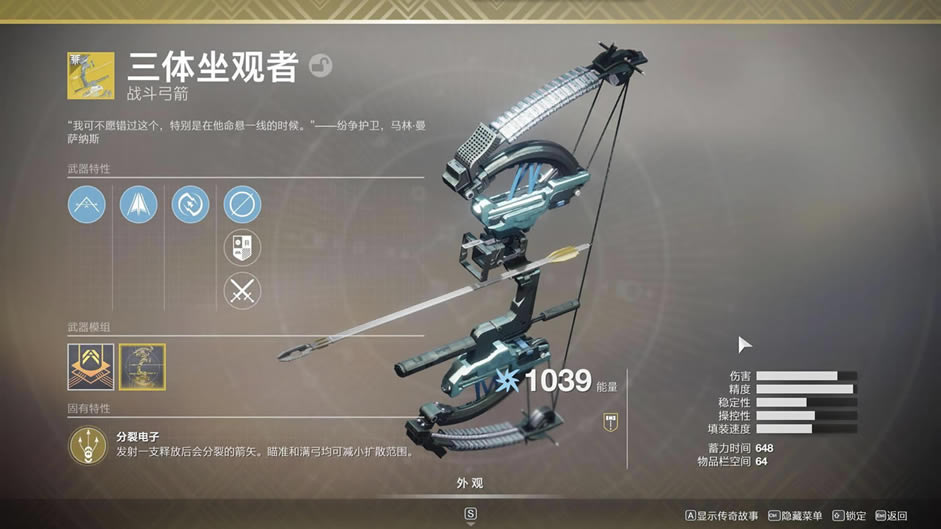Image resolution: width=941 pixels, height=529 pixels.
Task: Open the chevron weapon mod slot
Action: pyautogui.click(x=88, y=366)
